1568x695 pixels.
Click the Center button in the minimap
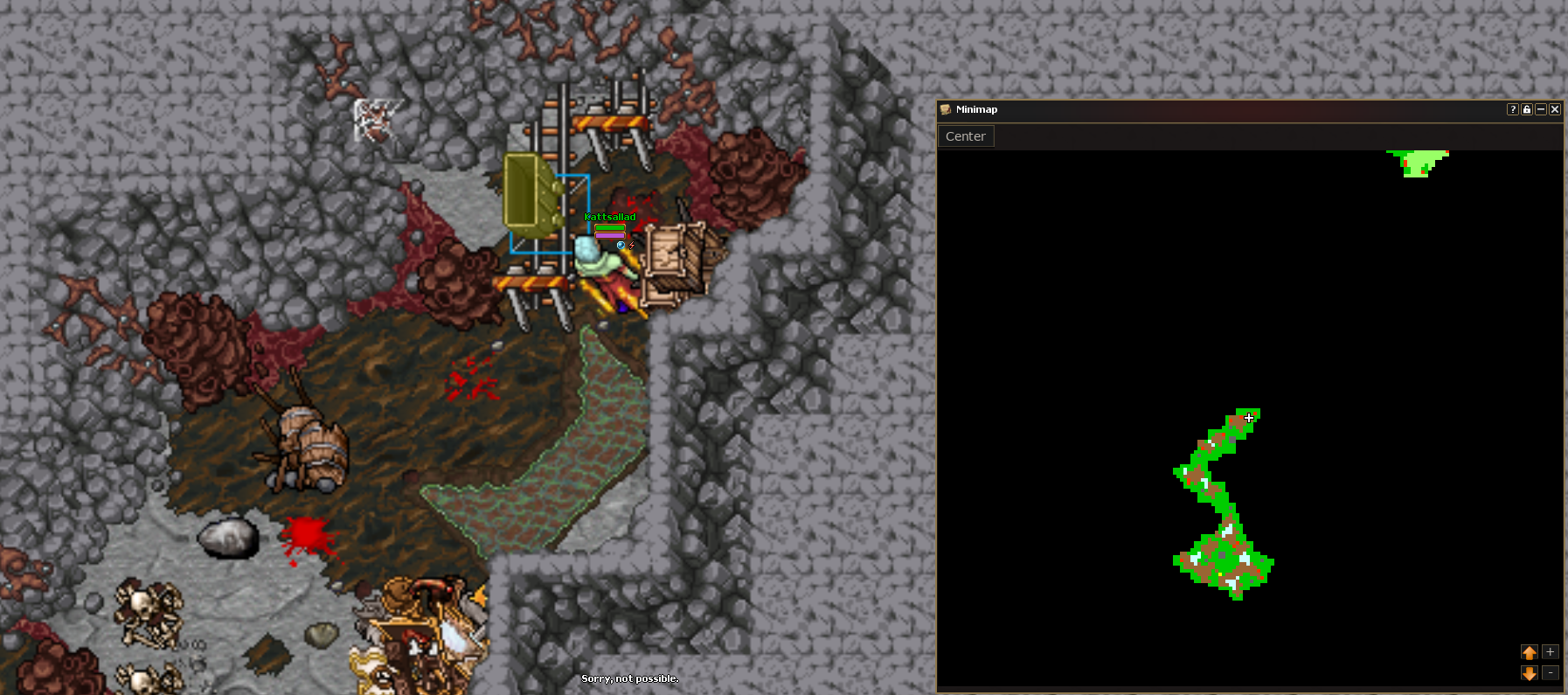(965, 136)
